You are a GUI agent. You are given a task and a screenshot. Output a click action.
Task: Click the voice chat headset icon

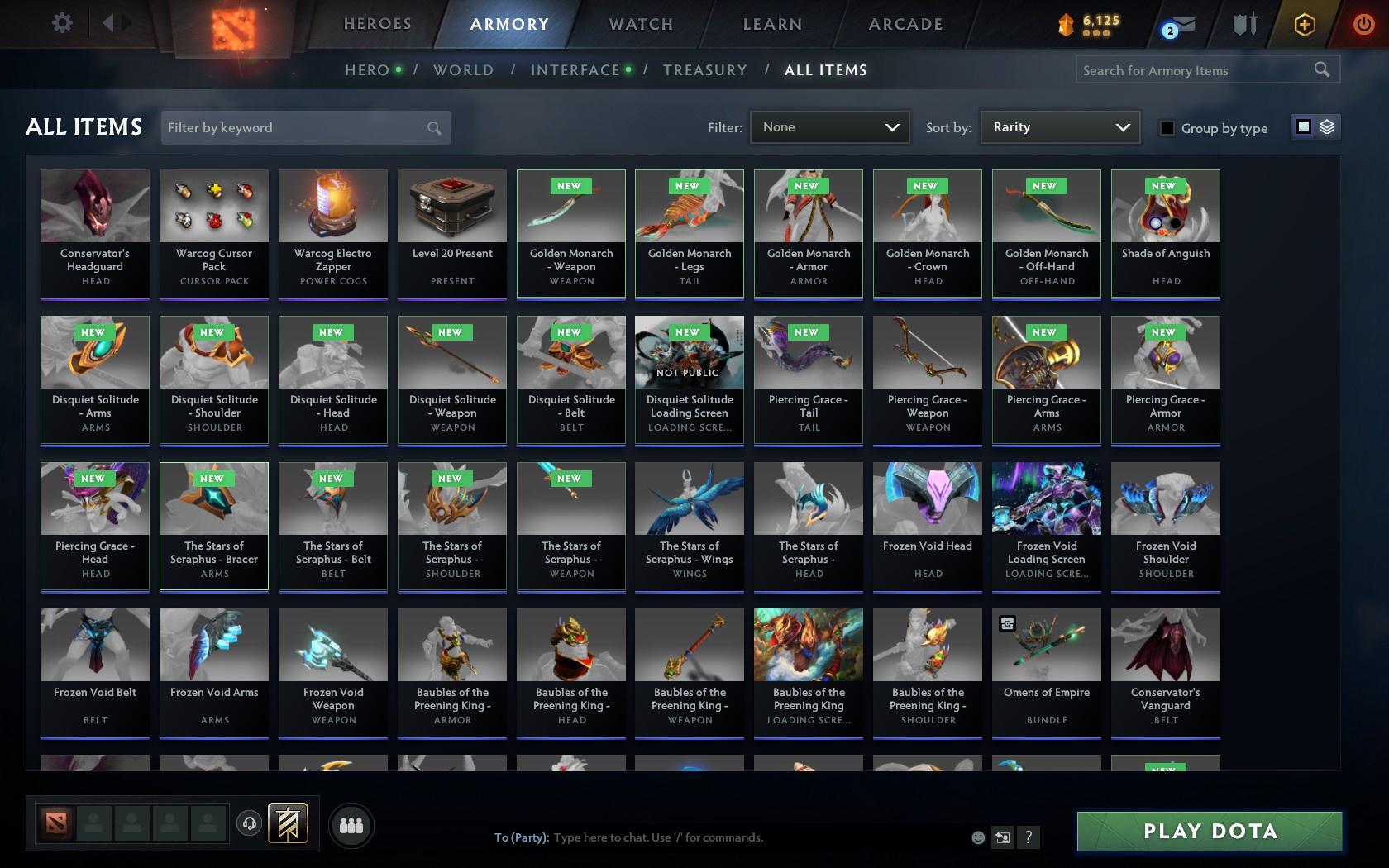pos(251,824)
